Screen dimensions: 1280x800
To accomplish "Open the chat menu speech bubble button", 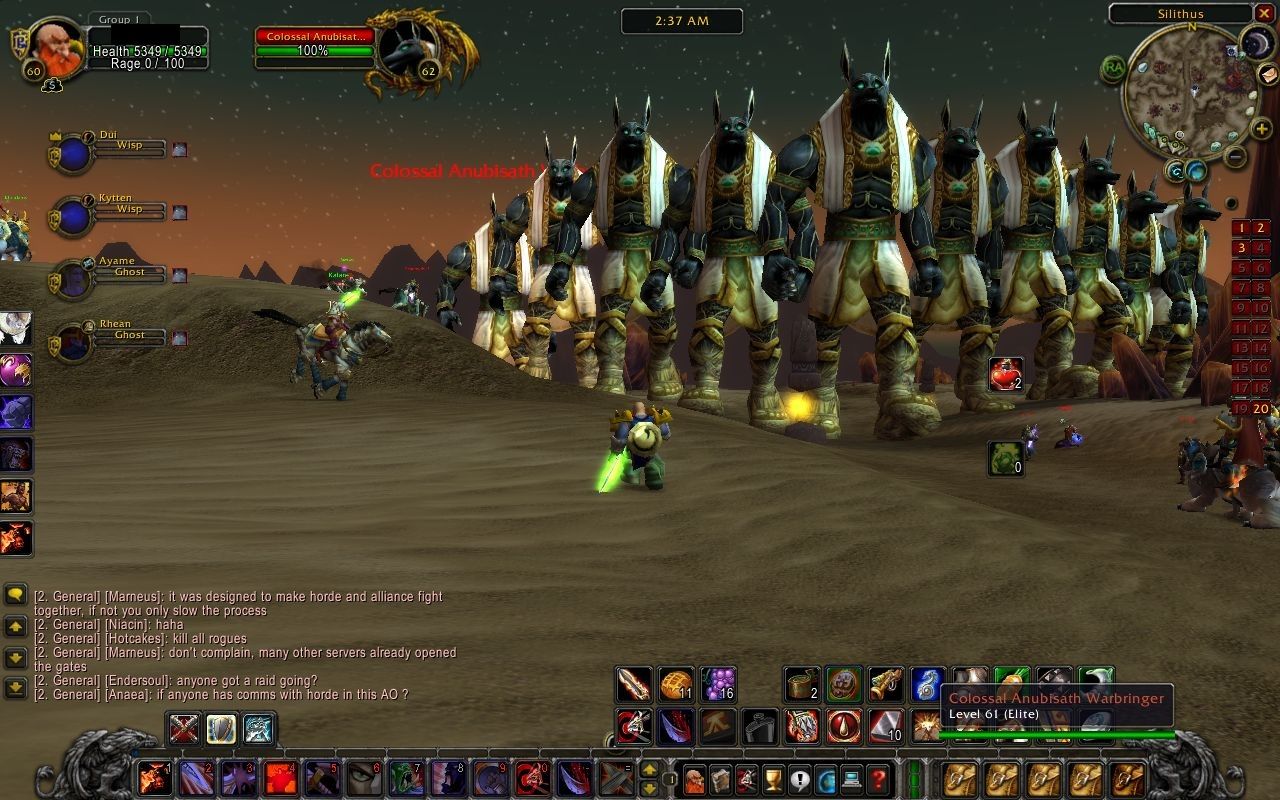I will [15, 595].
